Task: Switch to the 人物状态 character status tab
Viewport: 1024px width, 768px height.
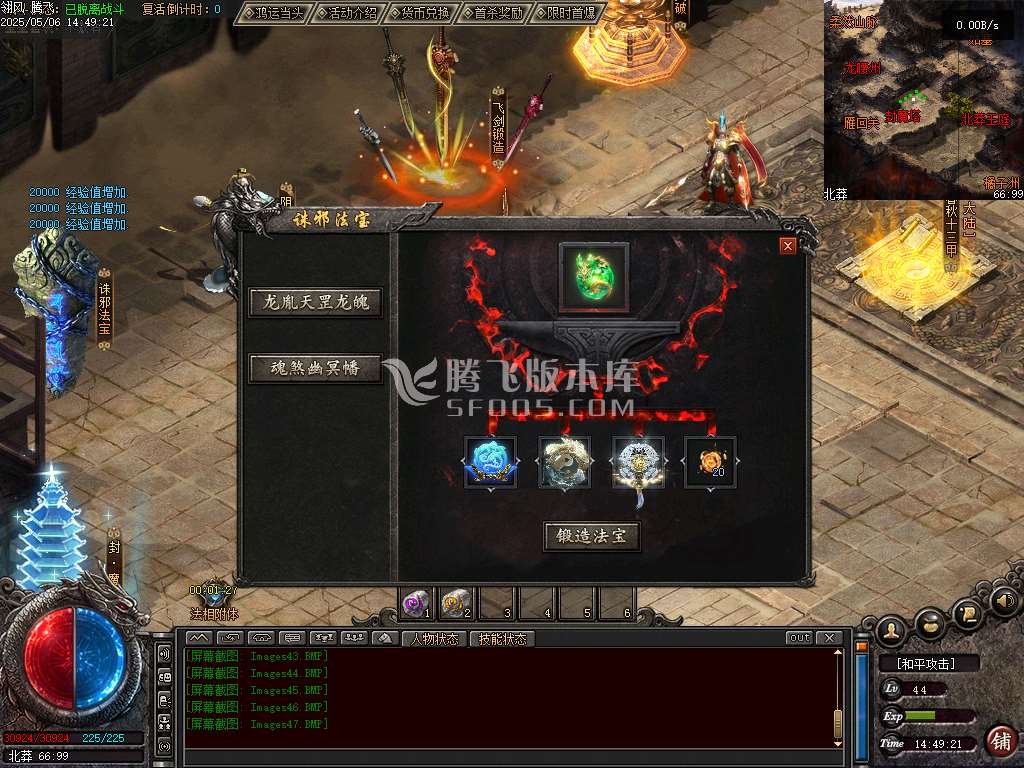Action: [436, 639]
